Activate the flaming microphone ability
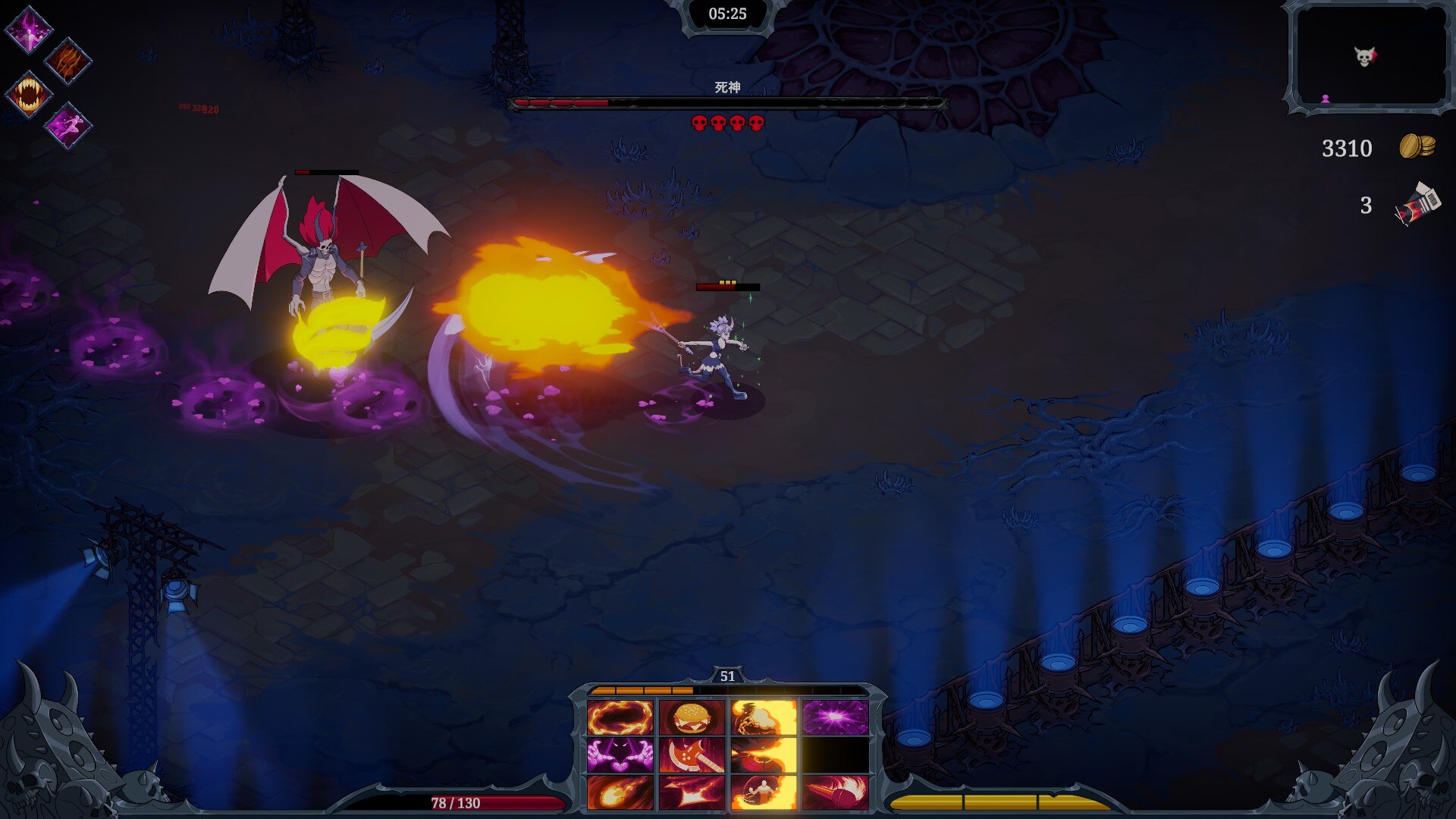This screenshot has height=819, width=1456. click(835, 792)
